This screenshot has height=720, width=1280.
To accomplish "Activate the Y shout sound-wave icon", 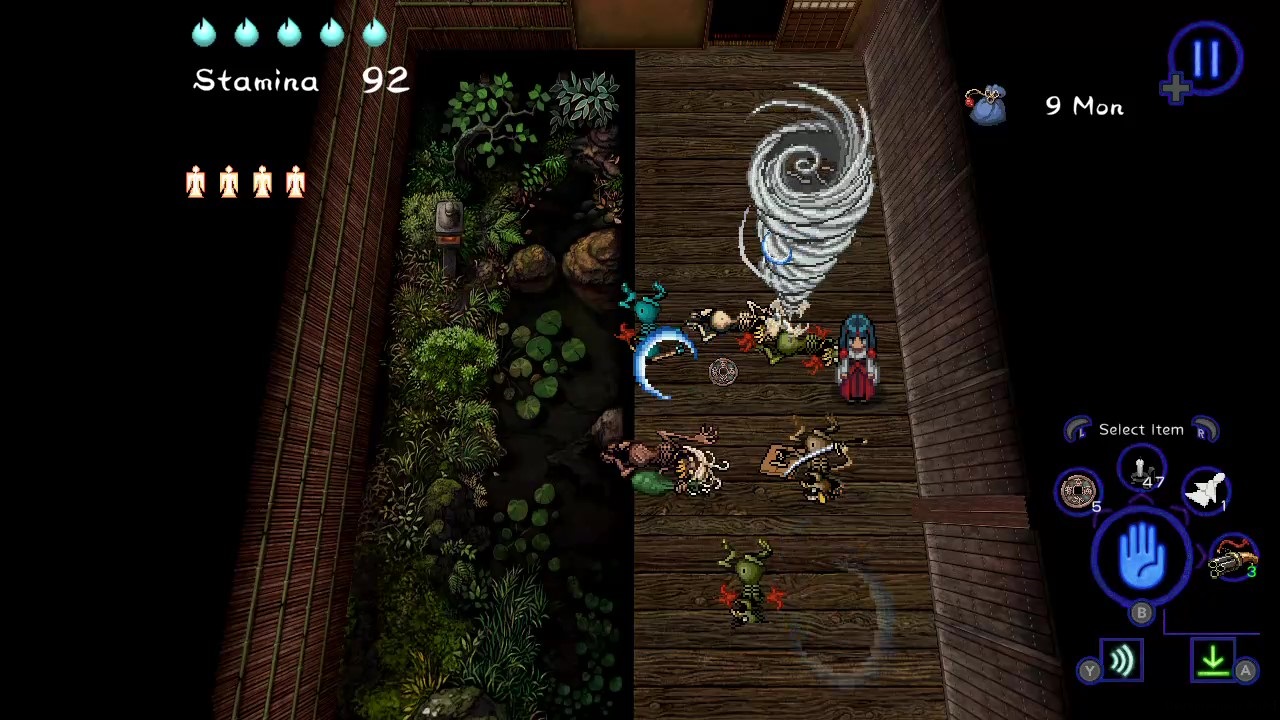I will (1121, 658).
